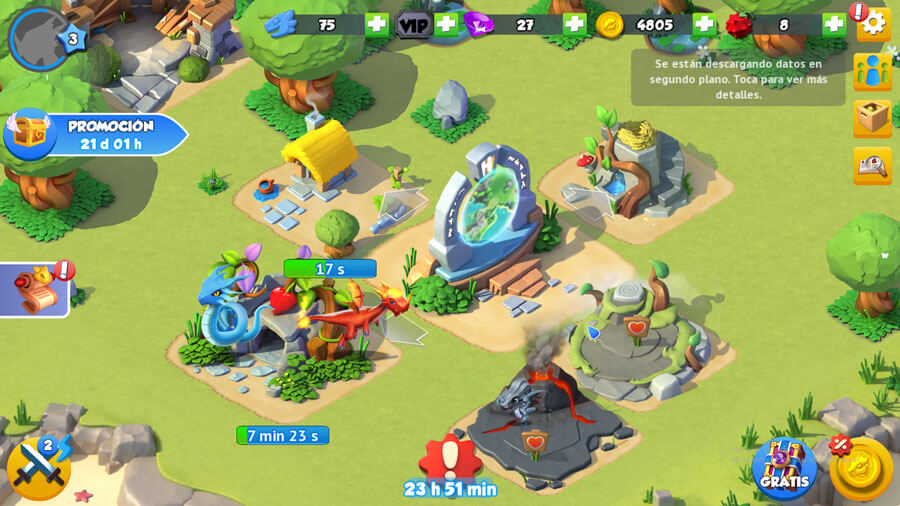The width and height of the screenshot is (900, 506).
Task: Open the cardboard box inventory icon
Action: pyautogui.click(x=873, y=118)
